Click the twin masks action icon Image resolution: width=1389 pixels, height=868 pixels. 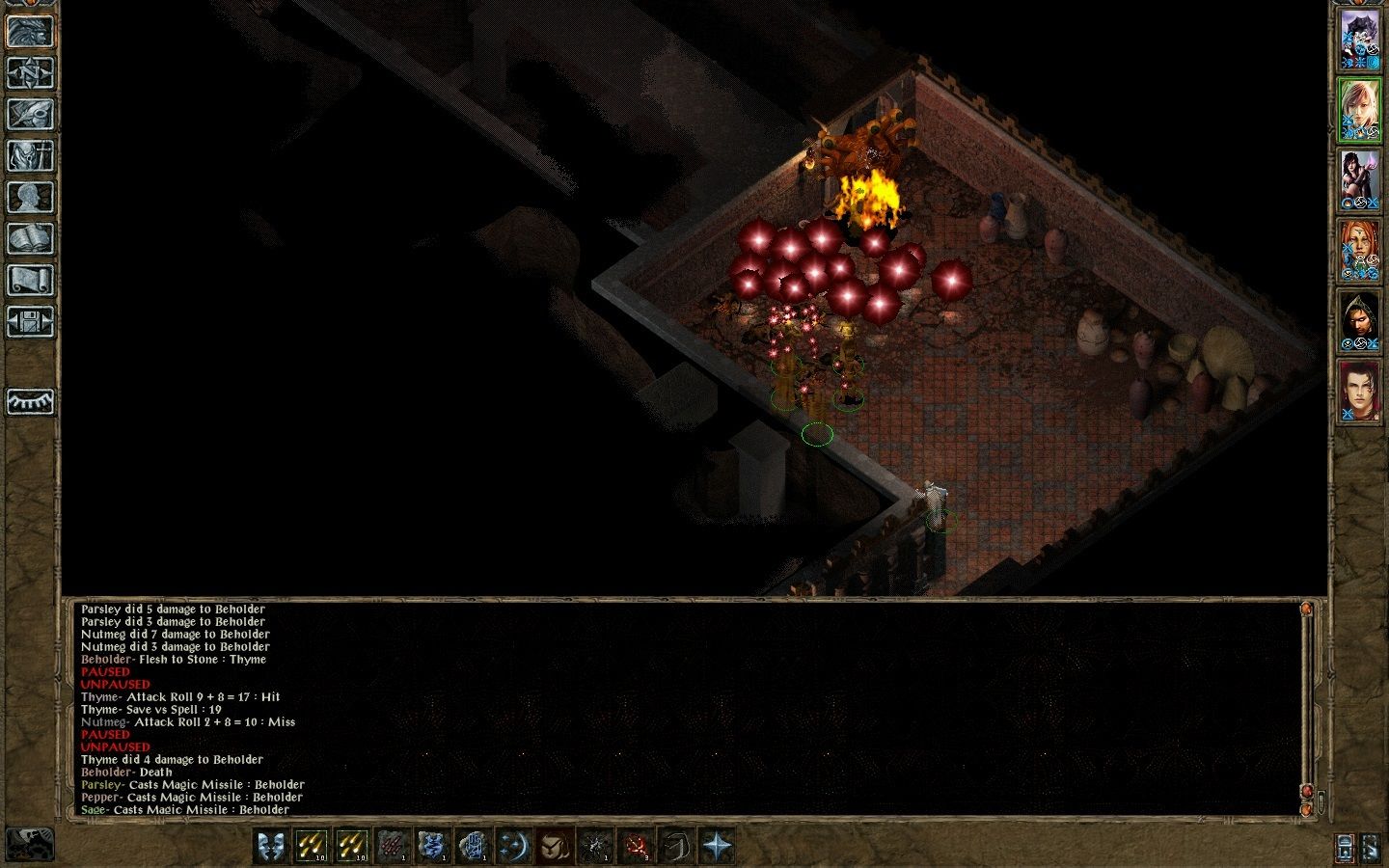272,846
